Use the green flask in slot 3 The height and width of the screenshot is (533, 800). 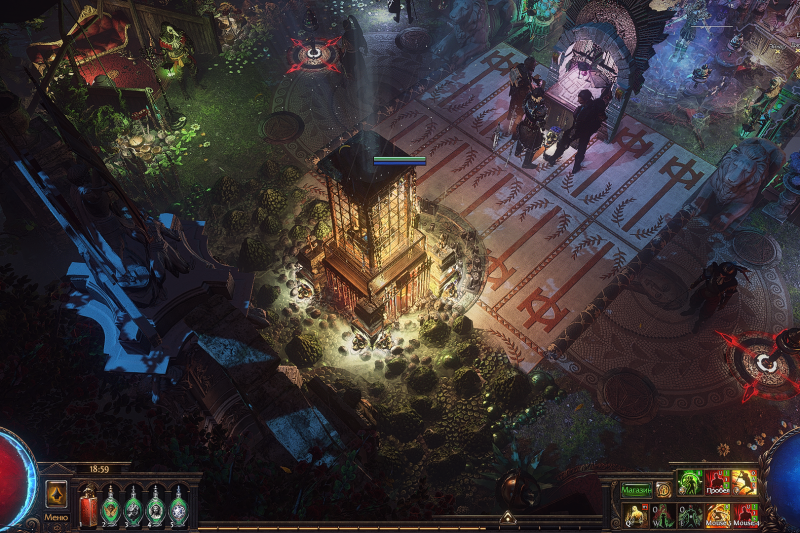[133, 505]
